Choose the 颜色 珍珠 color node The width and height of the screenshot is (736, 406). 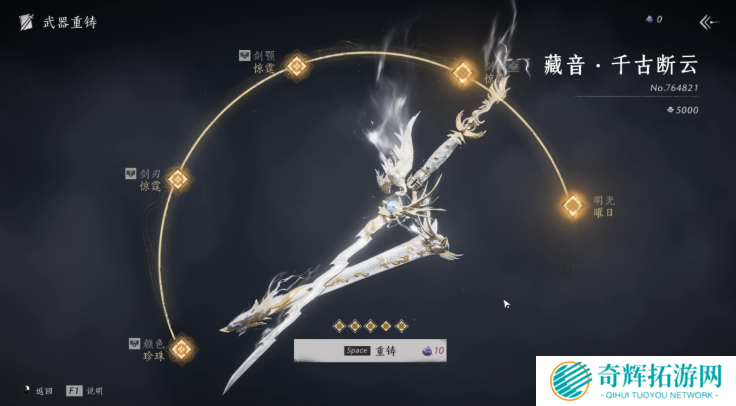181,349
